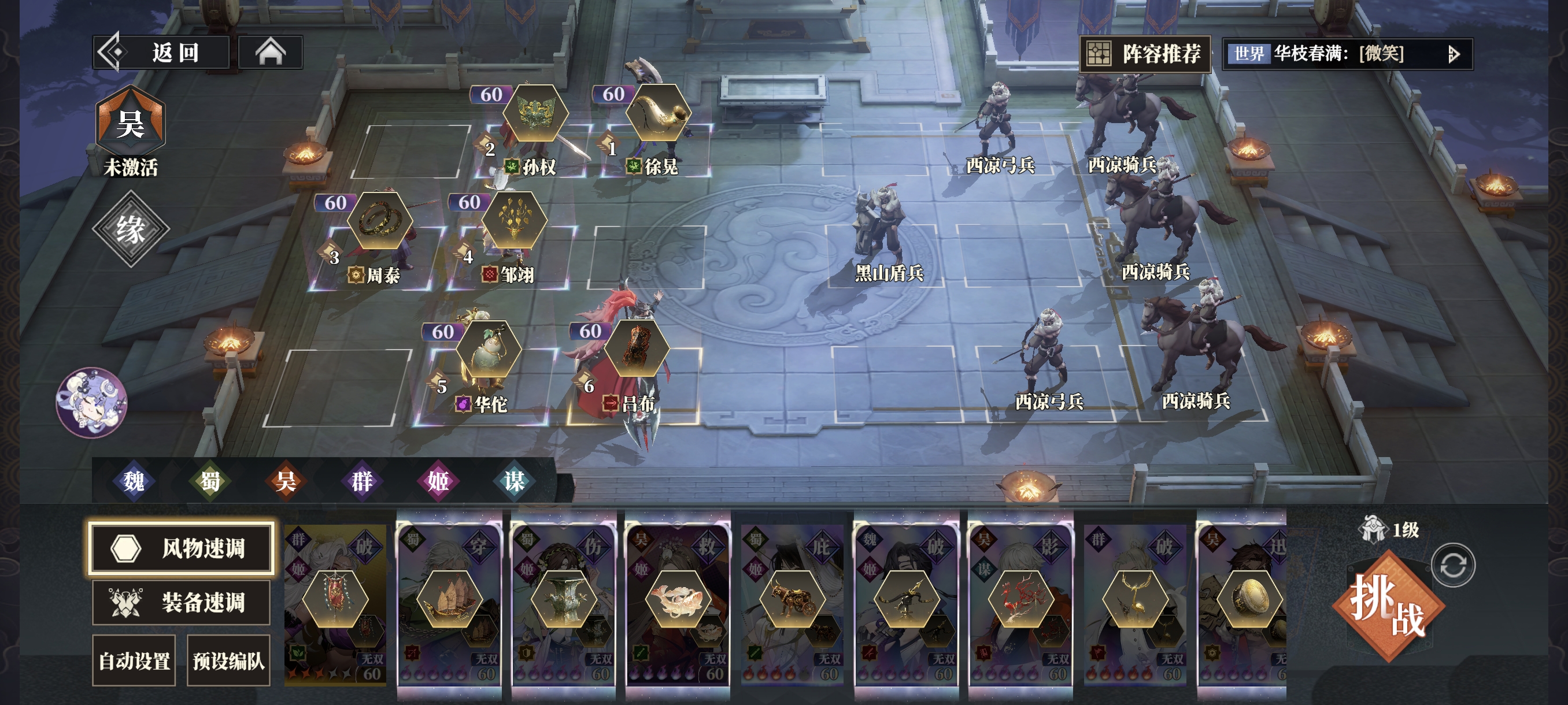
Task: Open the home screen via house icon
Action: [270, 53]
